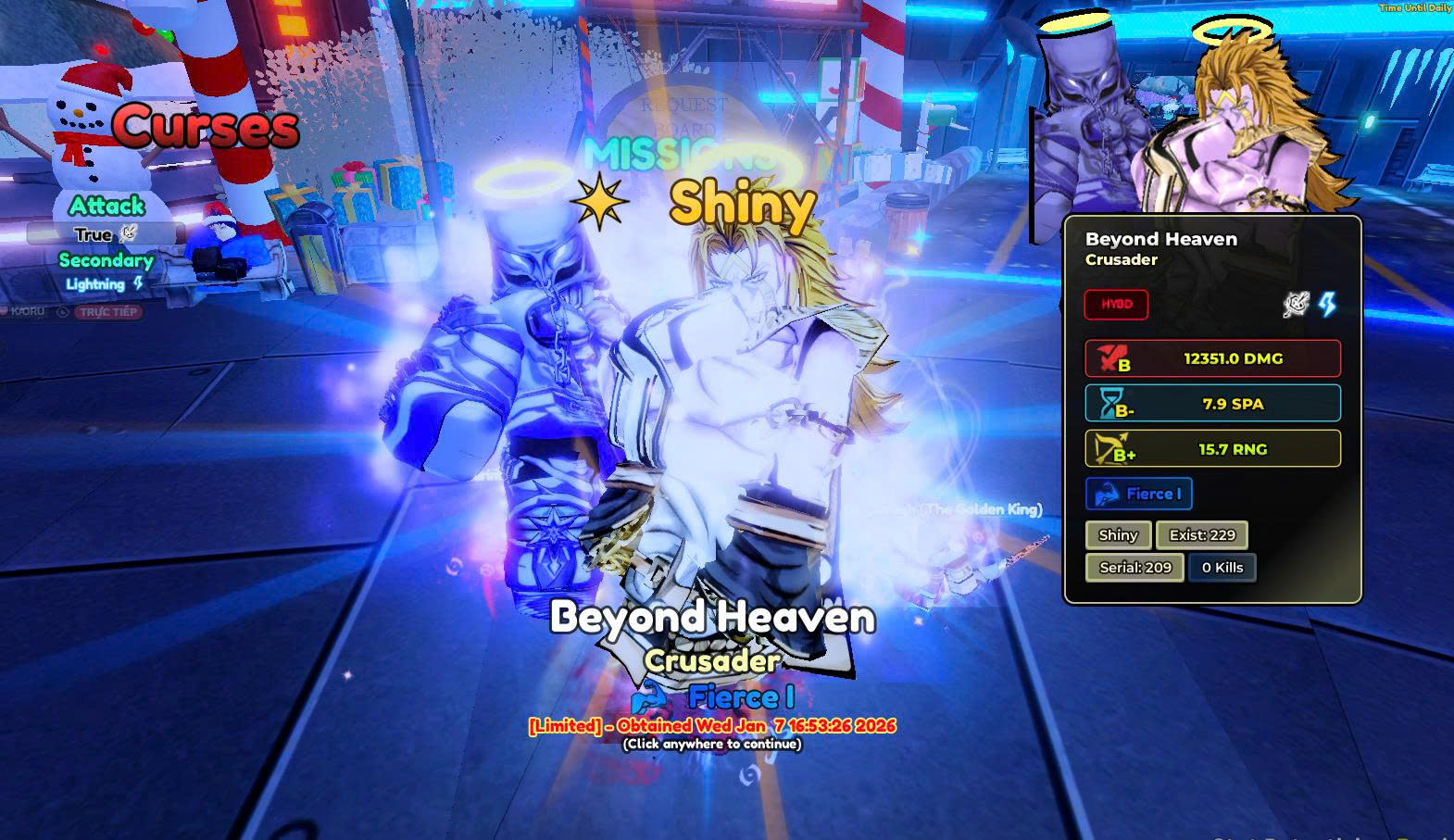Click the Lightning element icon in the stat panel
Screen dimensions: 1454x840
[1327, 305]
